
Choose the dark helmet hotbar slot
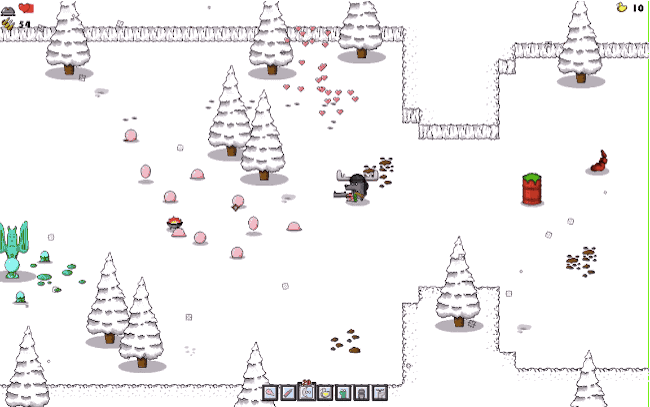tap(362, 393)
